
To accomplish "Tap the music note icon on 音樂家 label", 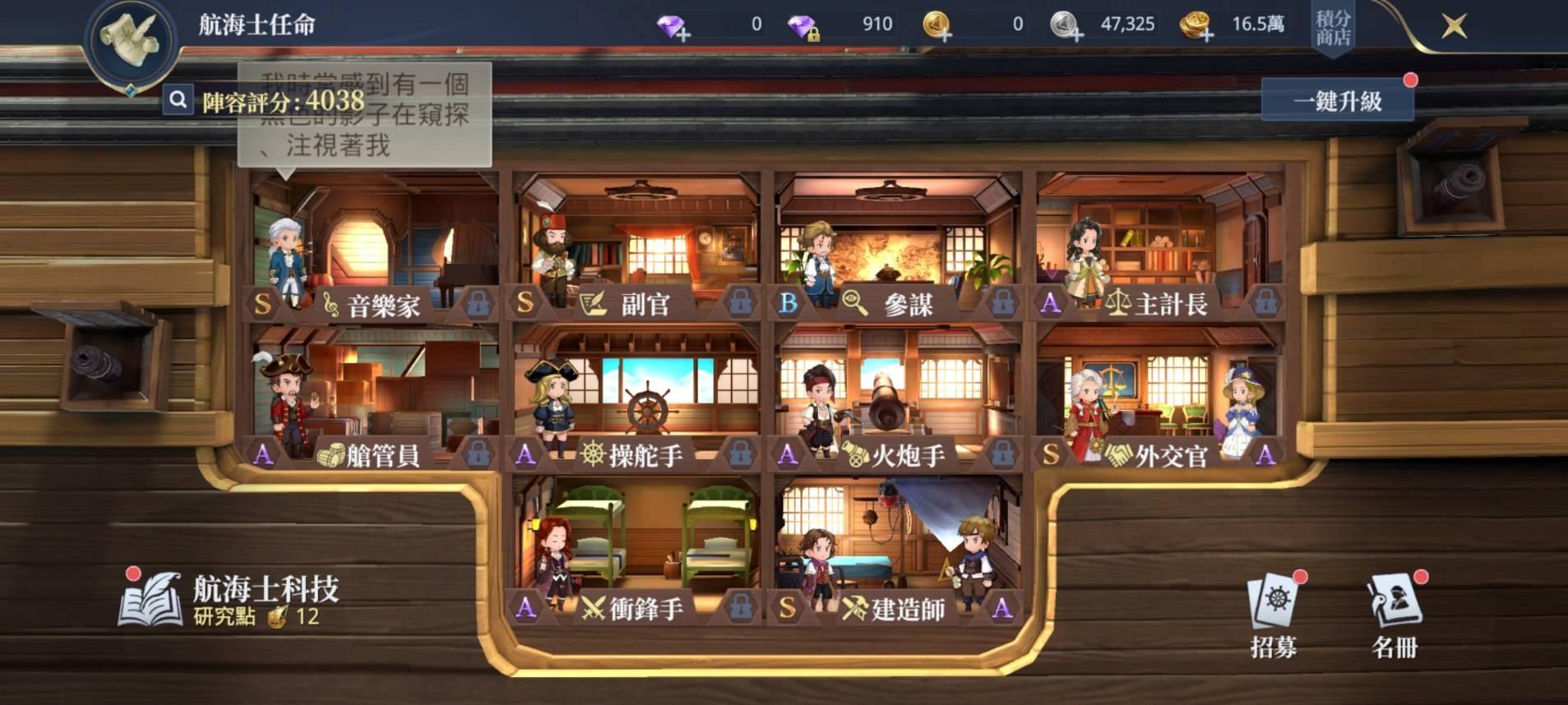I will point(330,305).
